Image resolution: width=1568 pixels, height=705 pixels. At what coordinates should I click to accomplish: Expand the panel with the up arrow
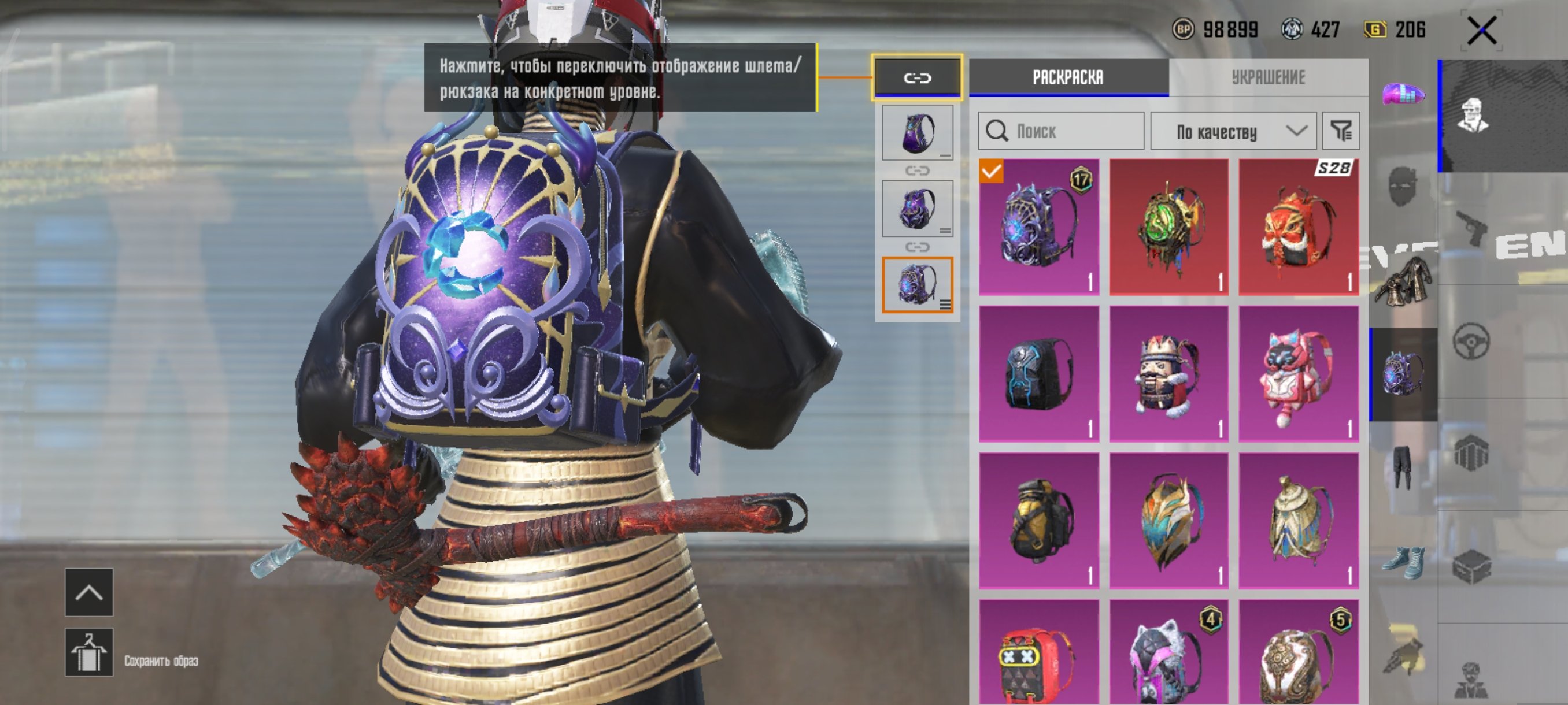[89, 592]
